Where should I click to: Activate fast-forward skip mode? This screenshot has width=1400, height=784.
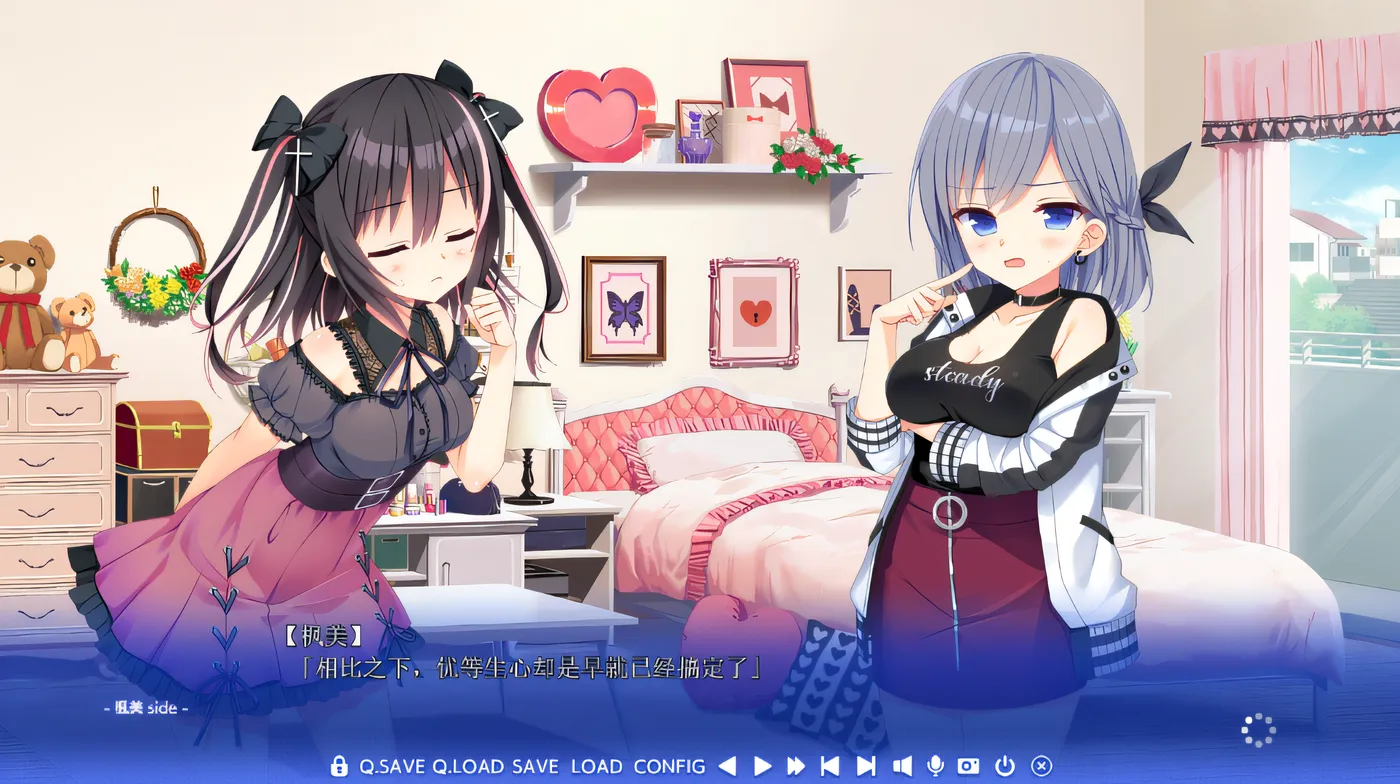(797, 765)
